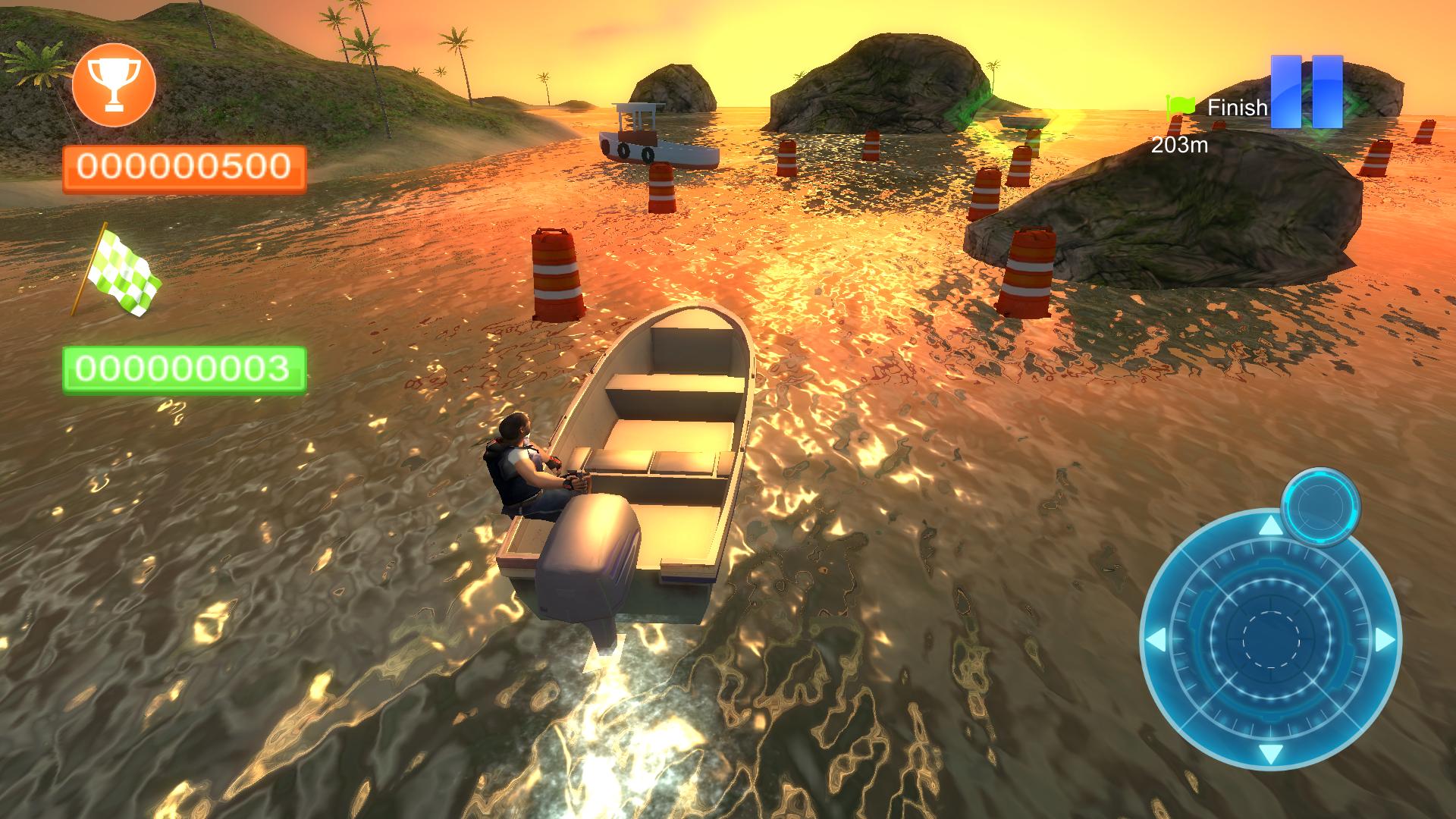
Task: Select the nearest striped traffic cone buoy
Action: coord(557,273)
